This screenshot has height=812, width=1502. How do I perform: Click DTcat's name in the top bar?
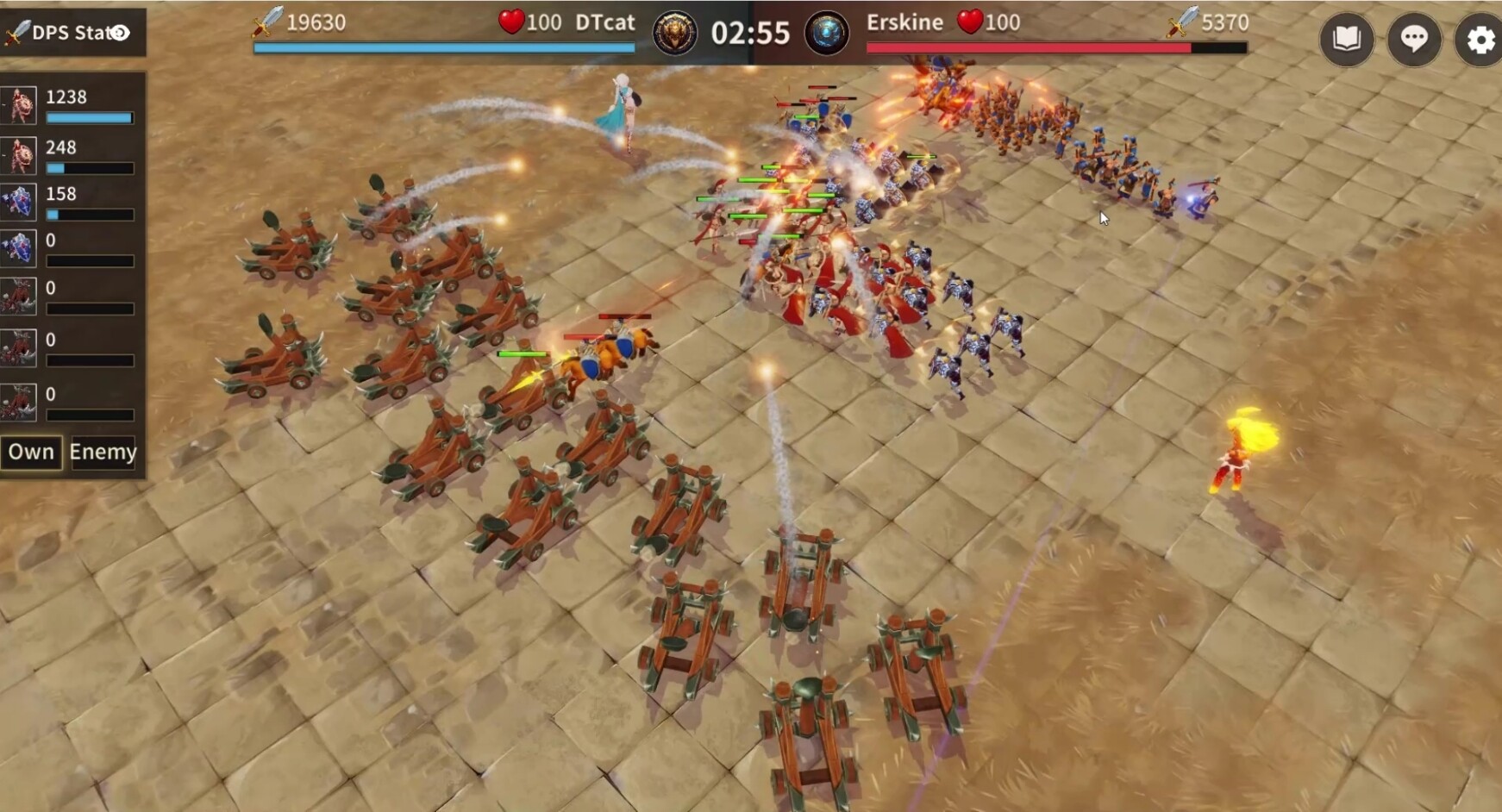tap(606, 23)
